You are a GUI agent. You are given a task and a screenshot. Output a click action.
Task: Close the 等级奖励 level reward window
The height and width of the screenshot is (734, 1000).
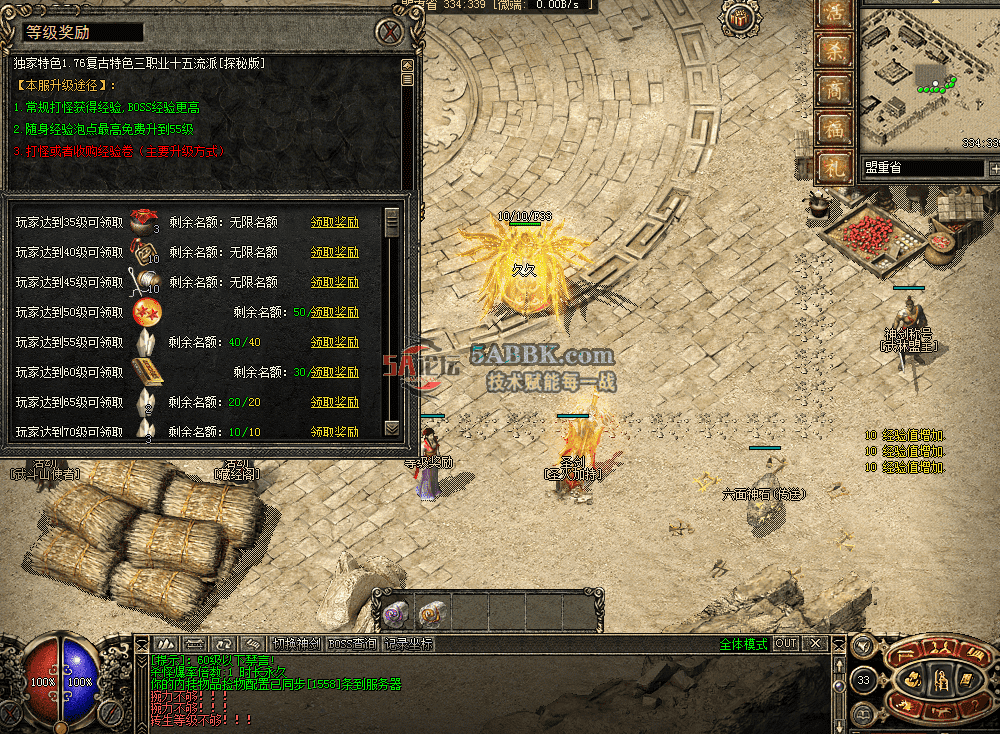point(390,32)
